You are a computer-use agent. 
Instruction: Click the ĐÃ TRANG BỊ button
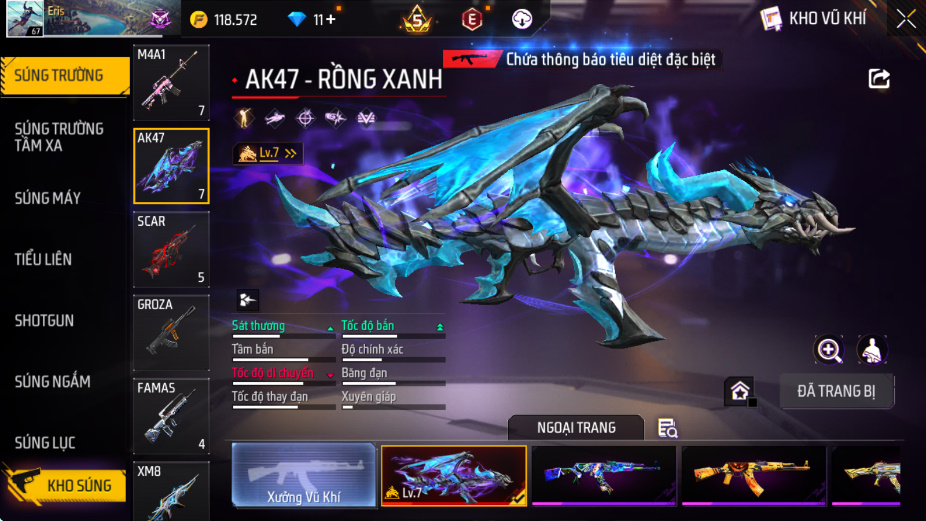[x=837, y=391]
